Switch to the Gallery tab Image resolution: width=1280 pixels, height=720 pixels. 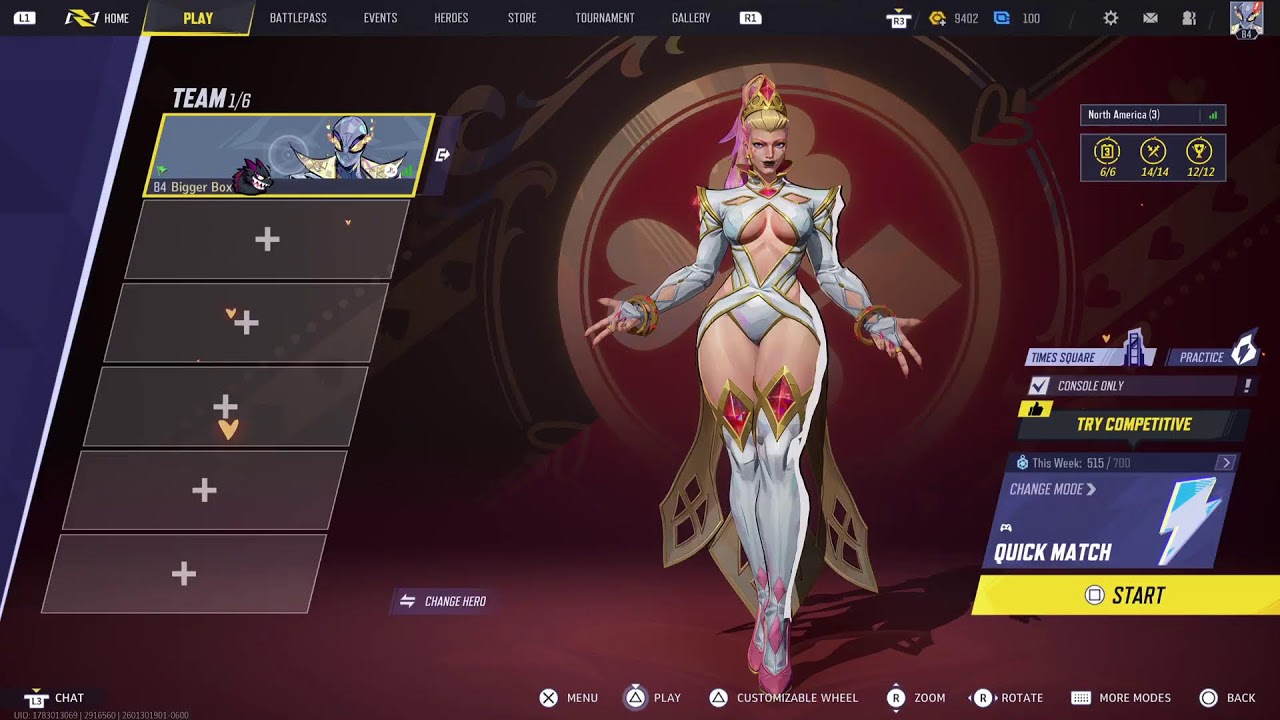691,18
